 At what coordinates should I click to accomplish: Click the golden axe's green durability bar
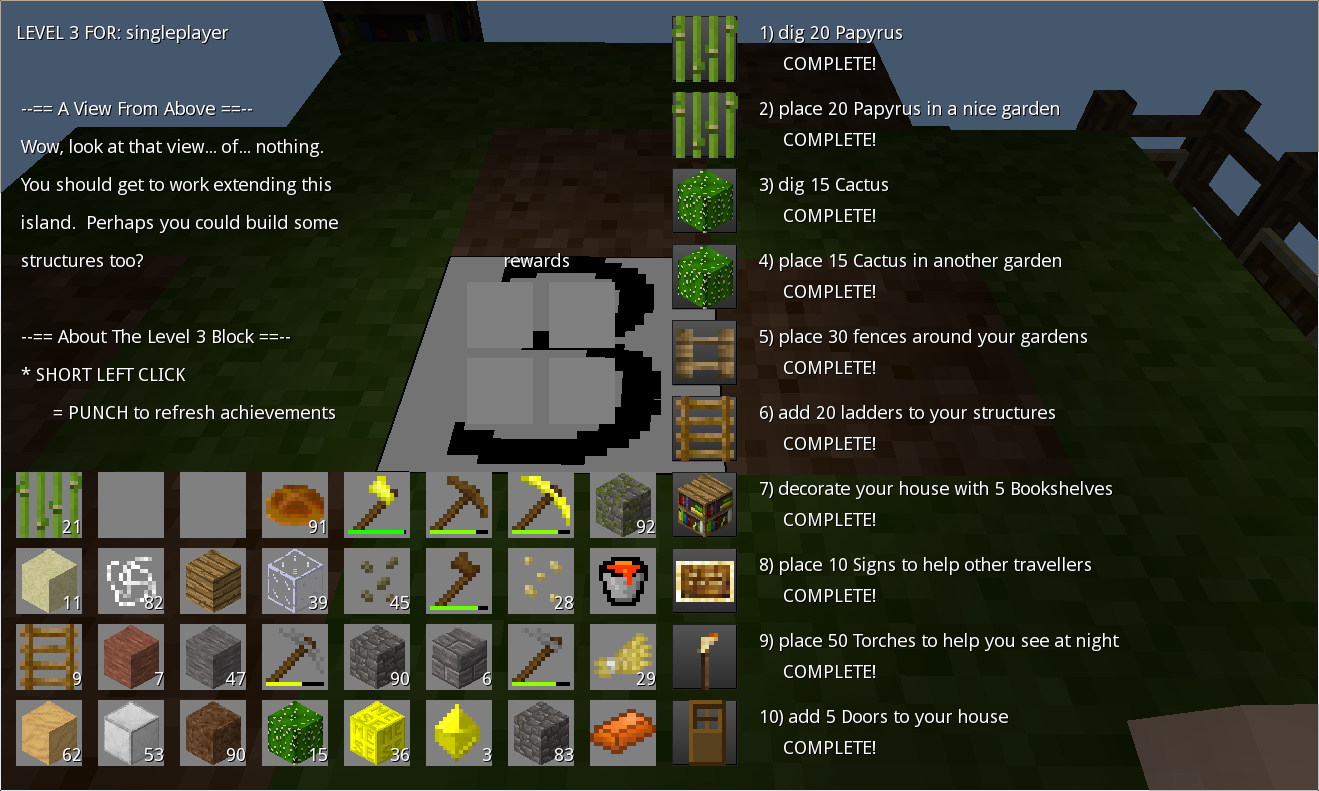[x=377, y=531]
